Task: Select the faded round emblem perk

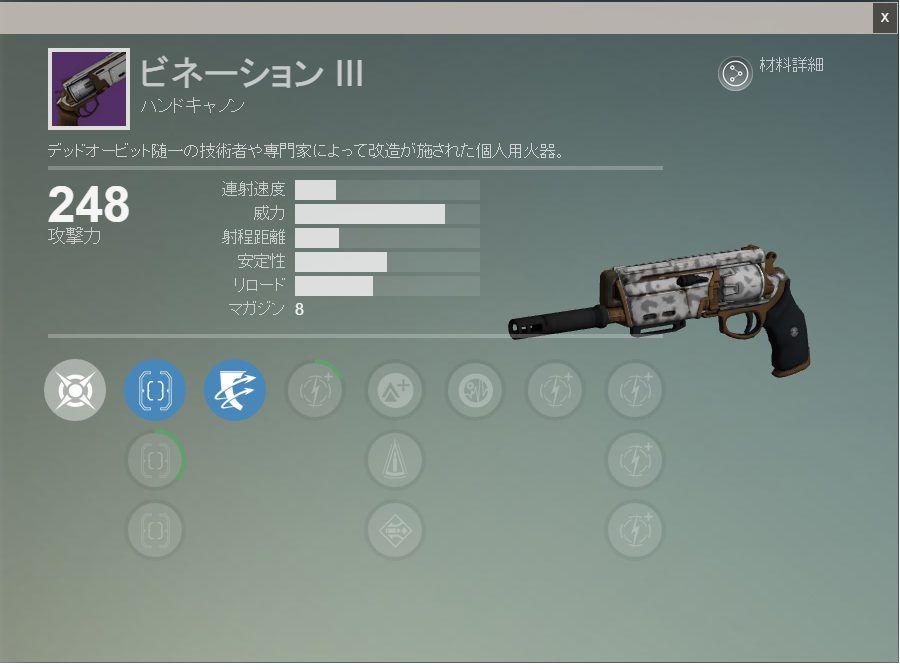Action: click(475, 390)
